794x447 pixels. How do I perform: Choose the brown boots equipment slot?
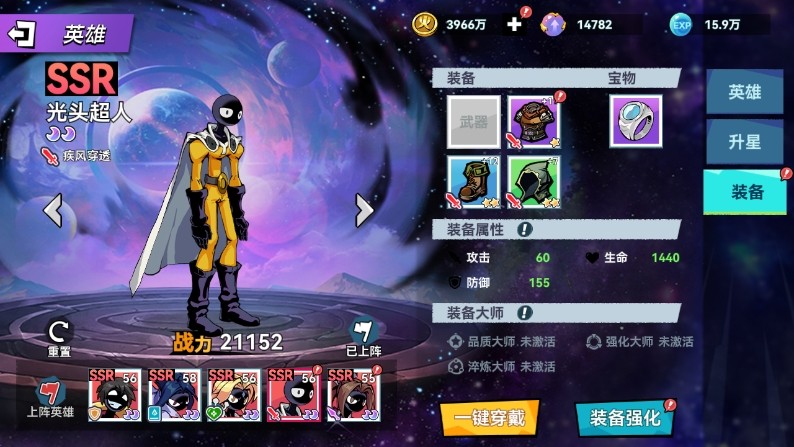[474, 182]
